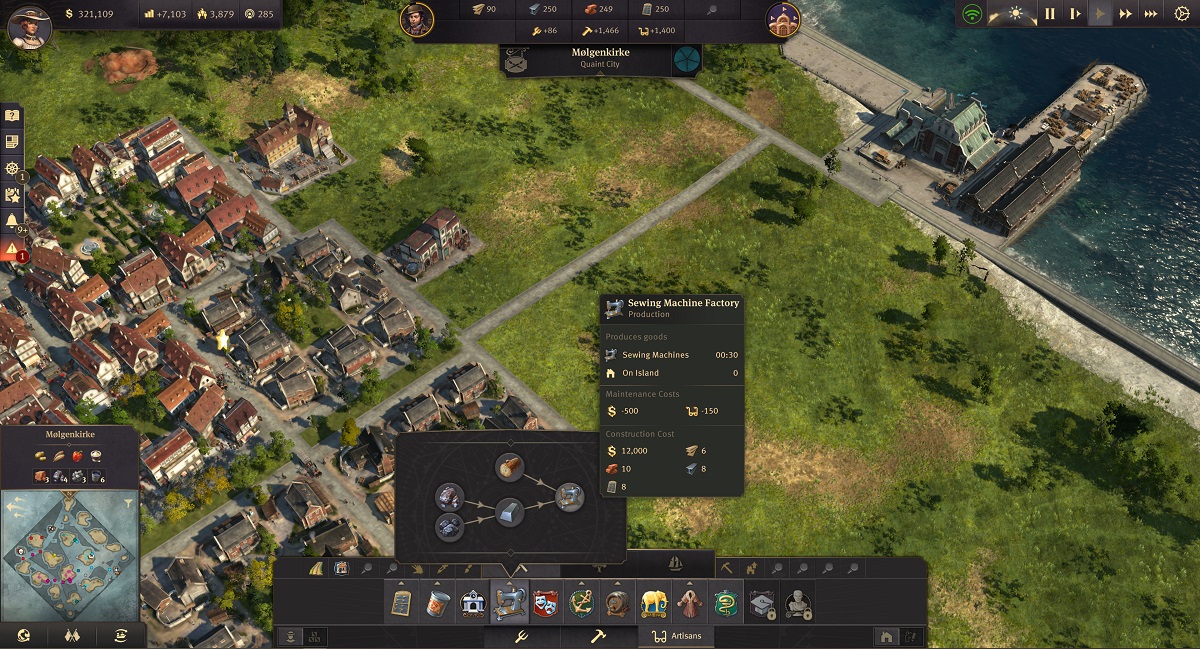This screenshot has height=649, width=1200.
Task: Pause the game speed
Action: click(x=1050, y=14)
